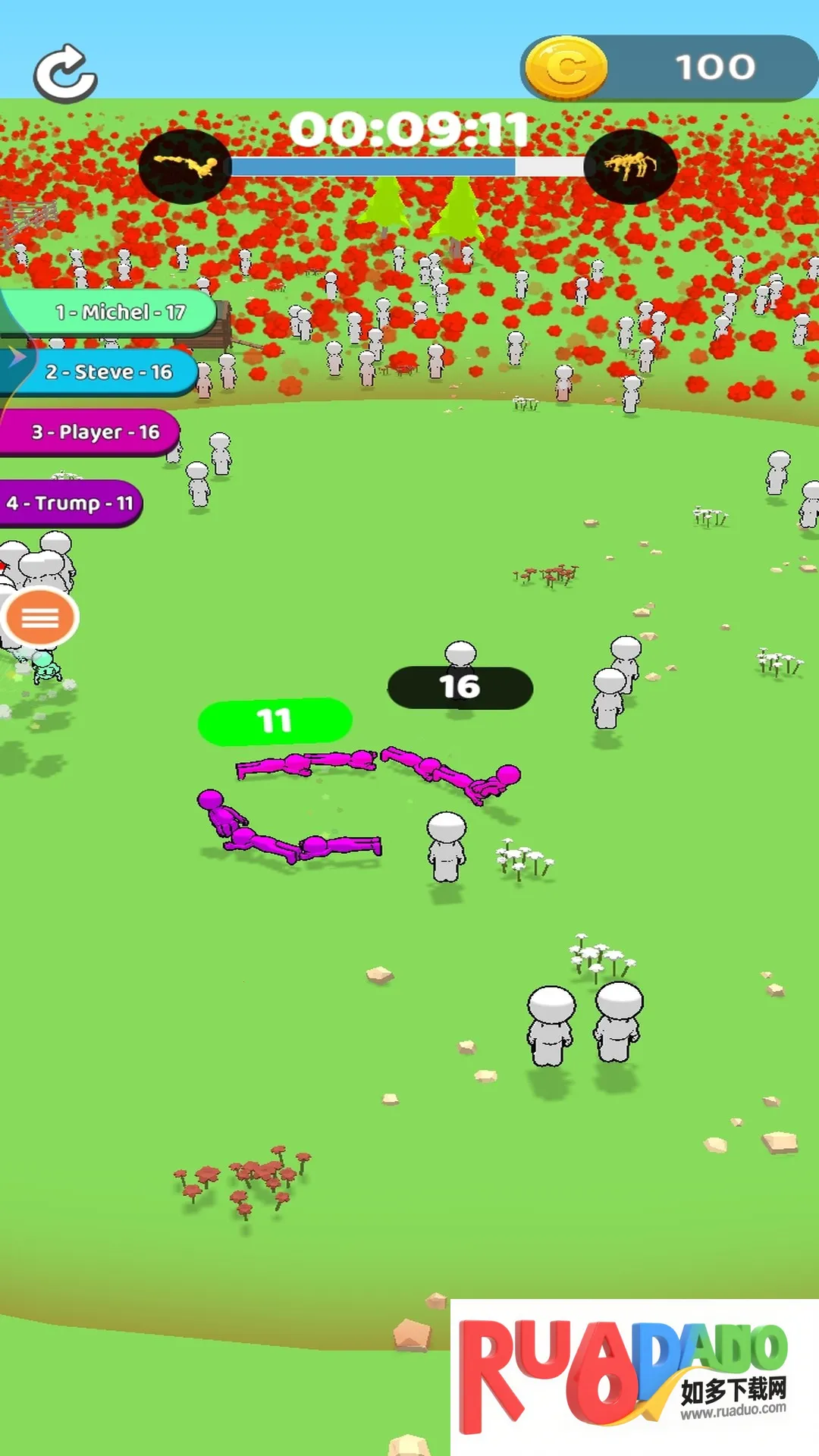Open the orange hamburger menu
Screen dimensions: 819x1456
[40, 618]
